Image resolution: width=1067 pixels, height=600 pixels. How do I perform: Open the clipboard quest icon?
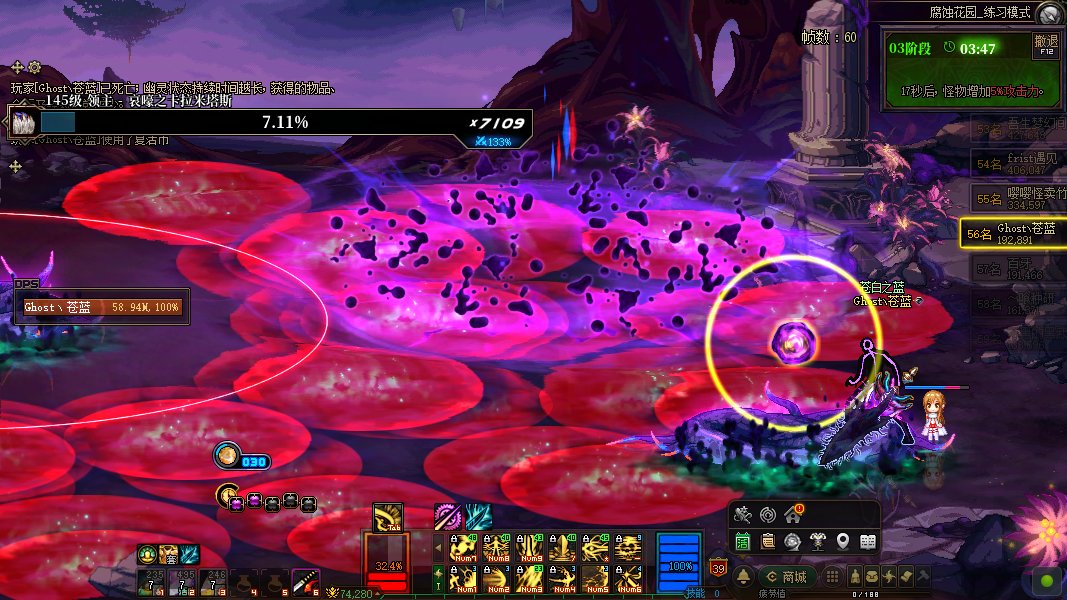(768, 541)
